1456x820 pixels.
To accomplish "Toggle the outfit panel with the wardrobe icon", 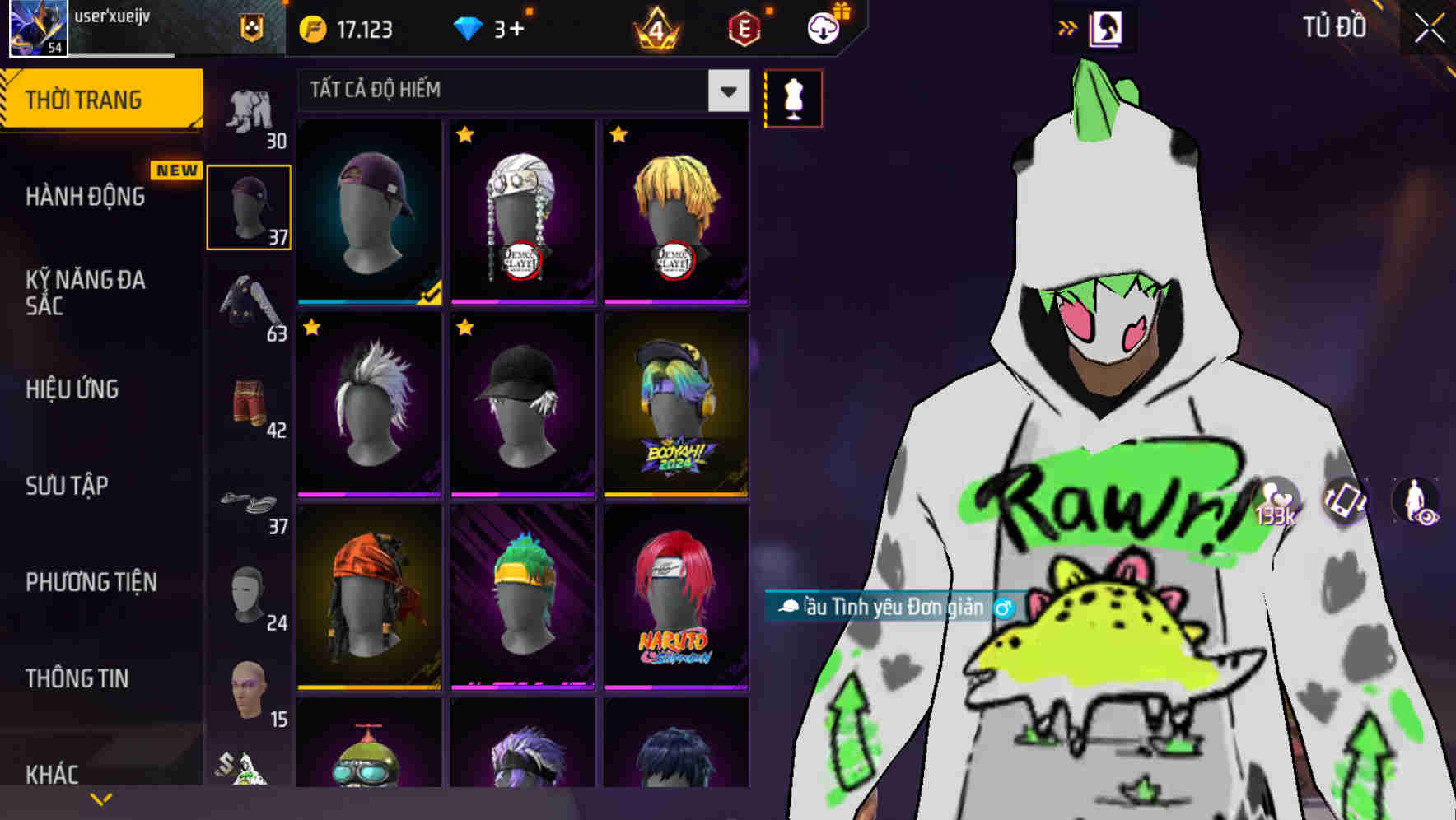I will 1106,26.
